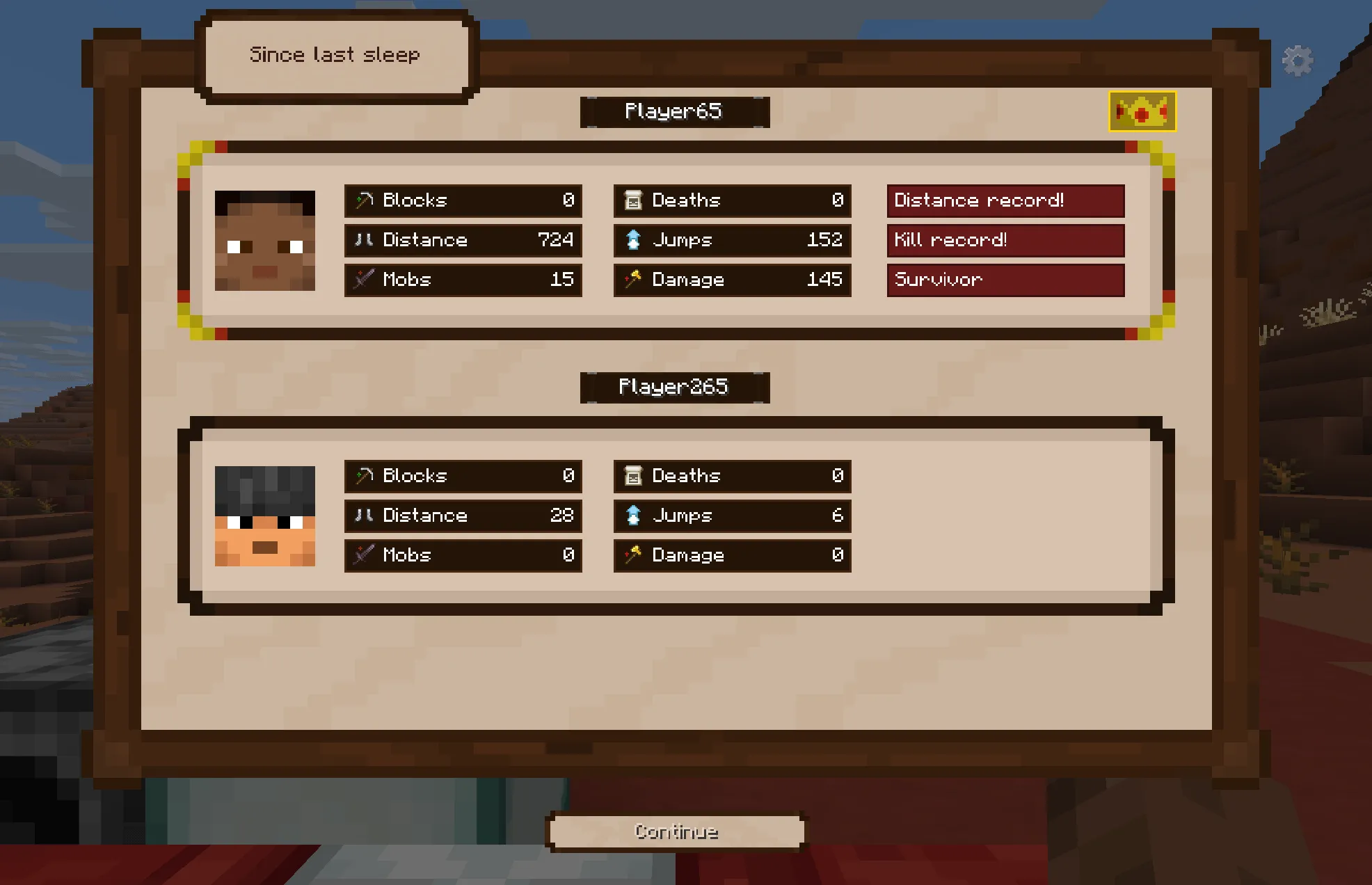Select the Survivor badge
The image size is (1372, 885).
pos(1005,280)
